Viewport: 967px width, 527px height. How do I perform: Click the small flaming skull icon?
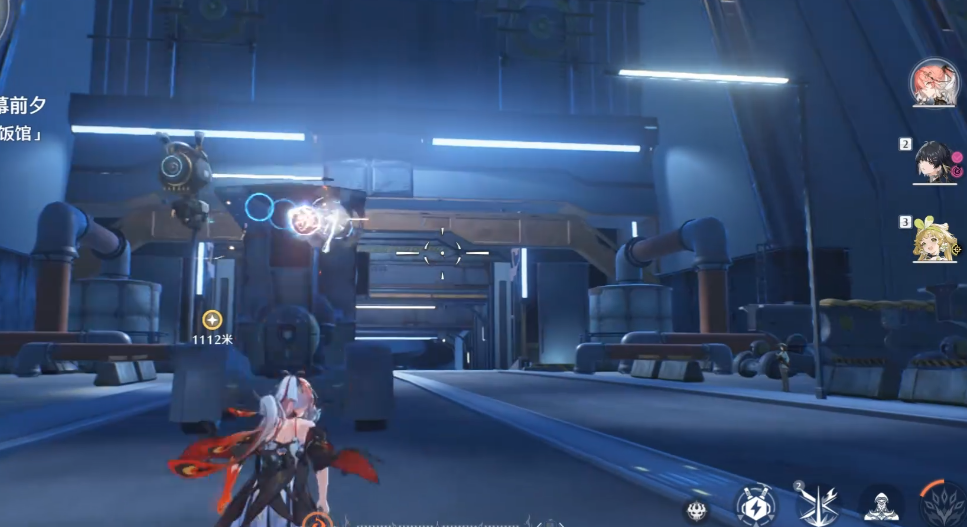[697, 511]
